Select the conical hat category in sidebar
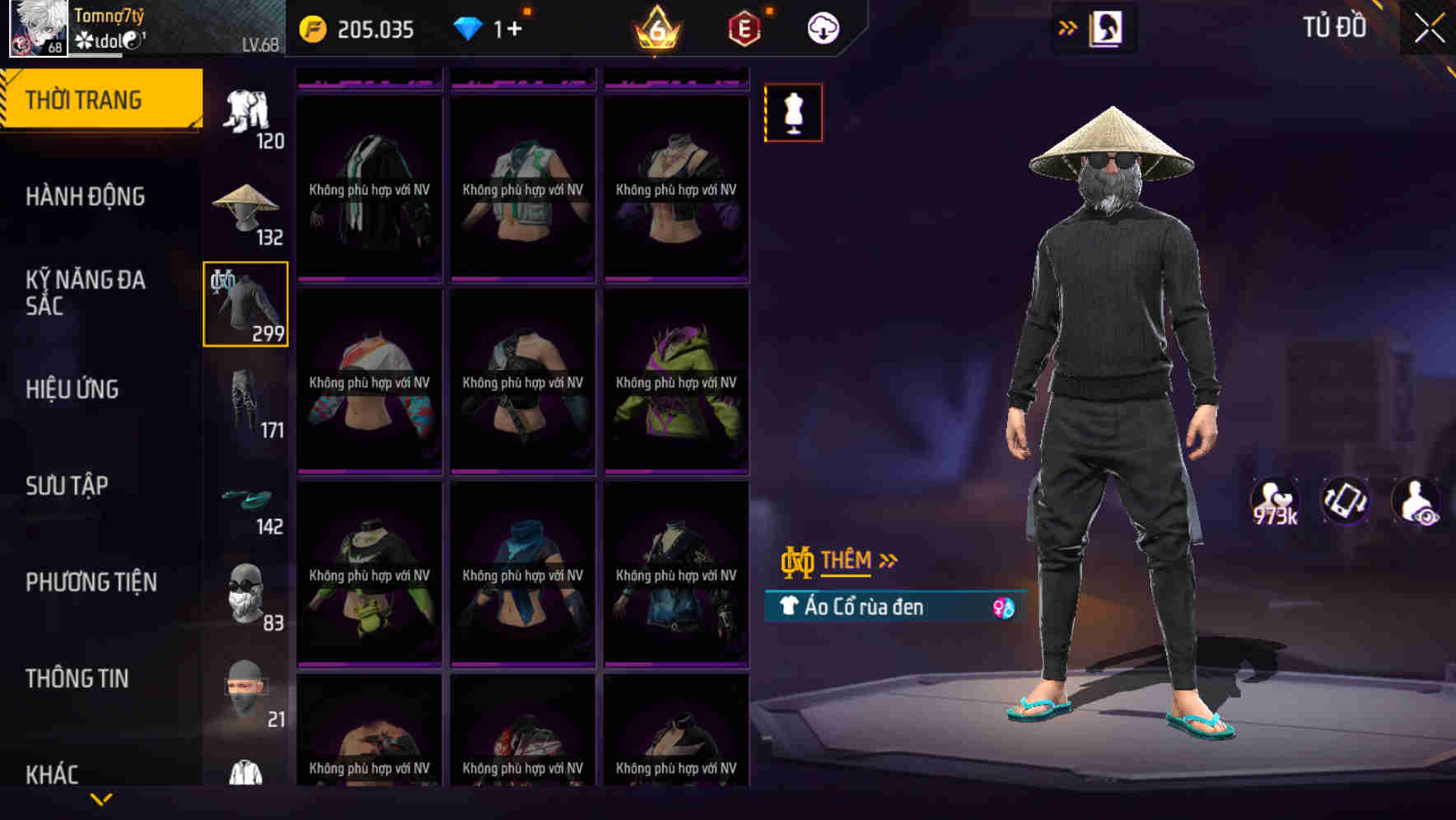Screen dimensions: 1456x820 245,206
